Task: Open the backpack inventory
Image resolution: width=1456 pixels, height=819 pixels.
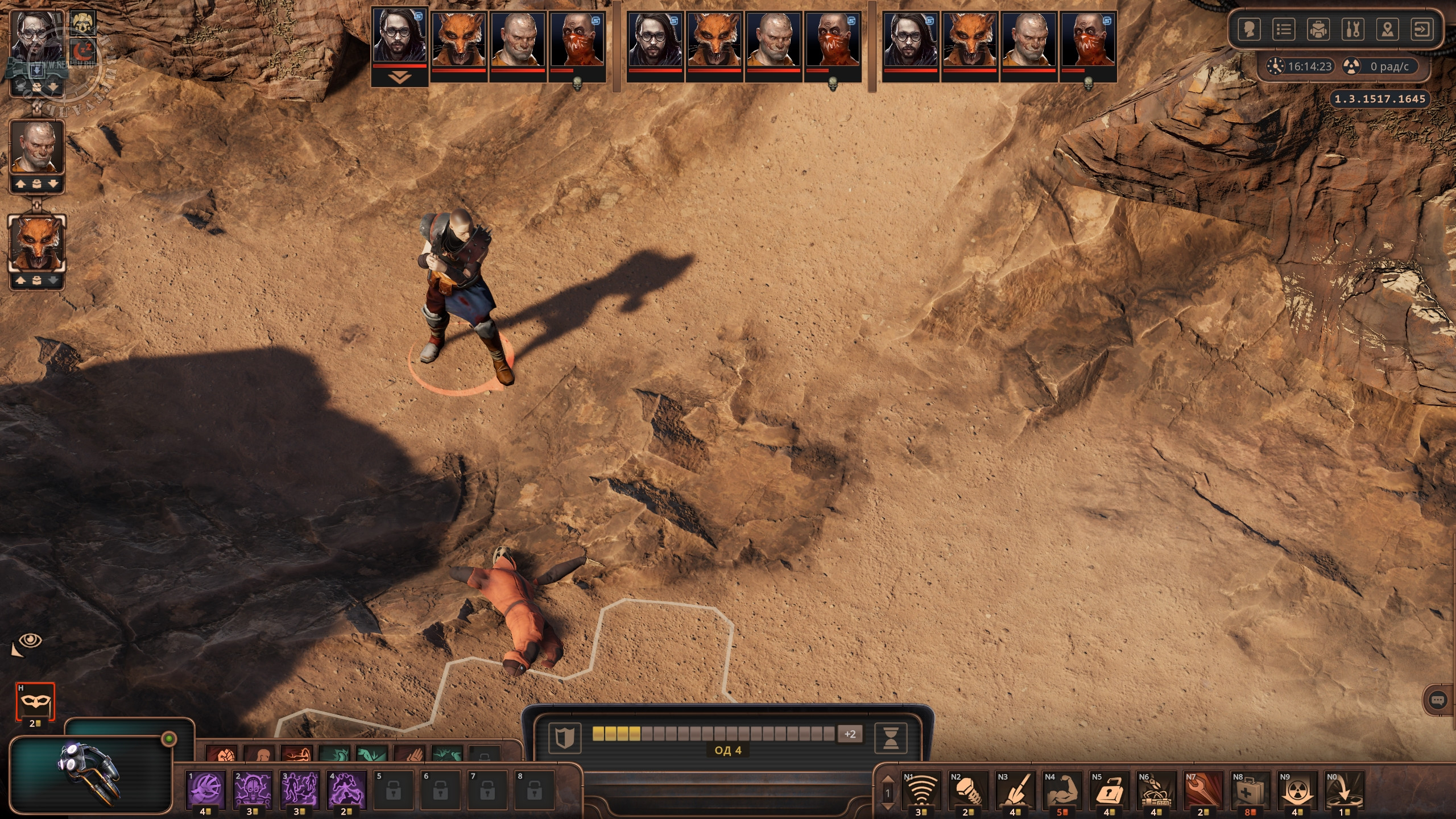Action: click(x=1318, y=29)
